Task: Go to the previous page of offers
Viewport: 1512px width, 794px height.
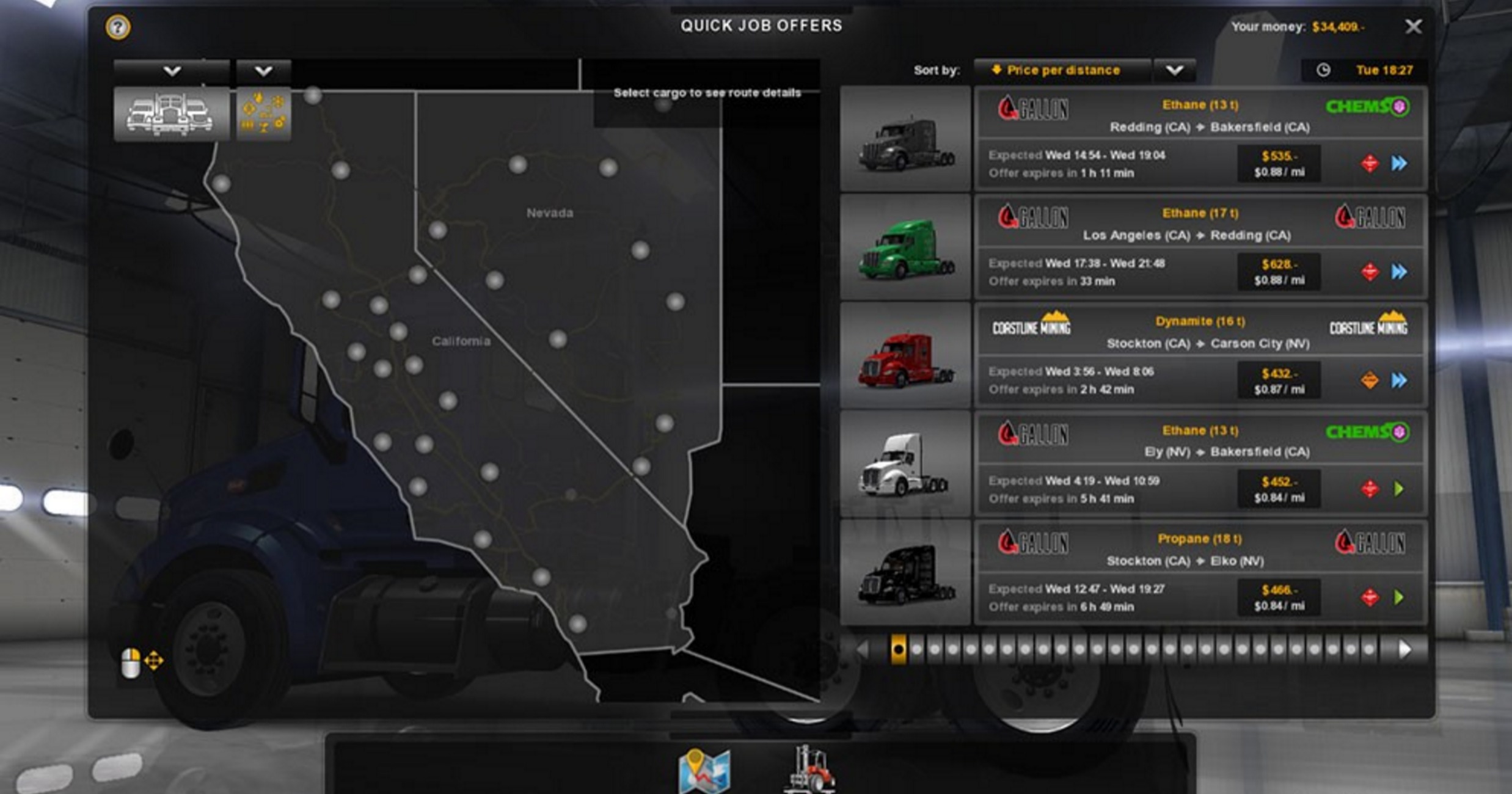Action: (863, 649)
